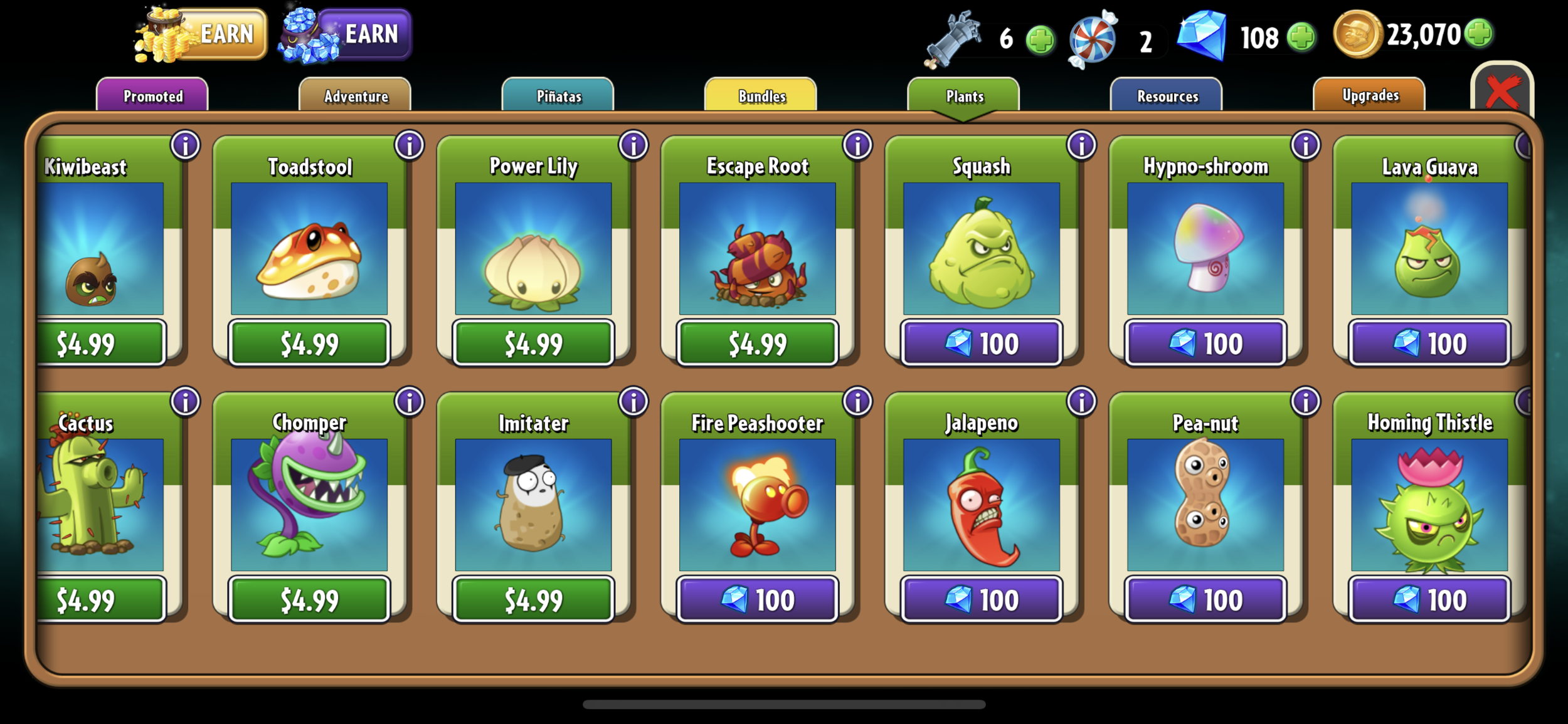View Jalapeno info details
The image size is (1568, 724).
click(x=1081, y=402)
